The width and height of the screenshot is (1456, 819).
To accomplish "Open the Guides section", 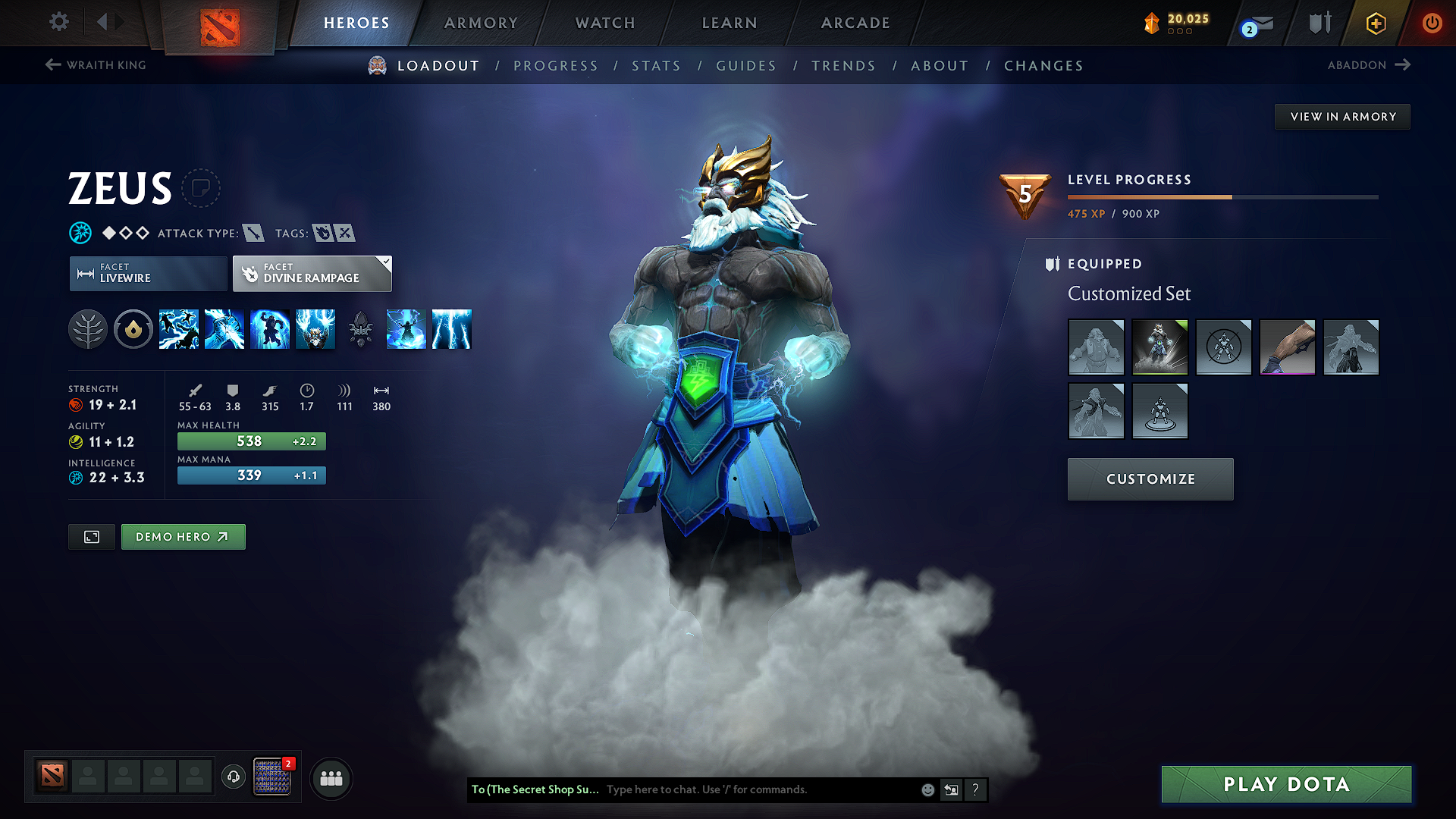I will (x=746, y=66).
